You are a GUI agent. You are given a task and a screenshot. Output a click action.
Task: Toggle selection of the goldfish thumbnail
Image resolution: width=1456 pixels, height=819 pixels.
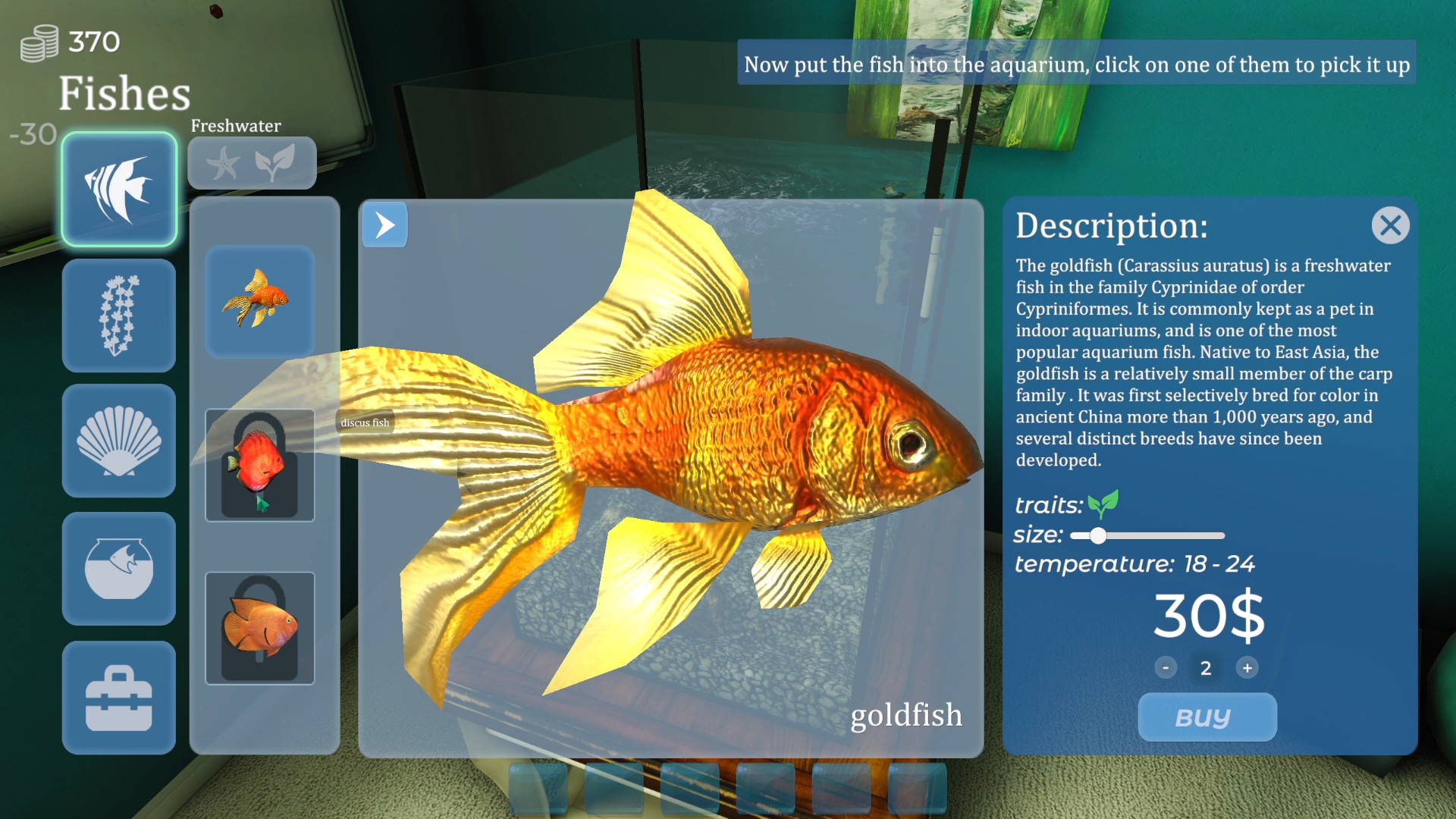click(x=259, y=303)
